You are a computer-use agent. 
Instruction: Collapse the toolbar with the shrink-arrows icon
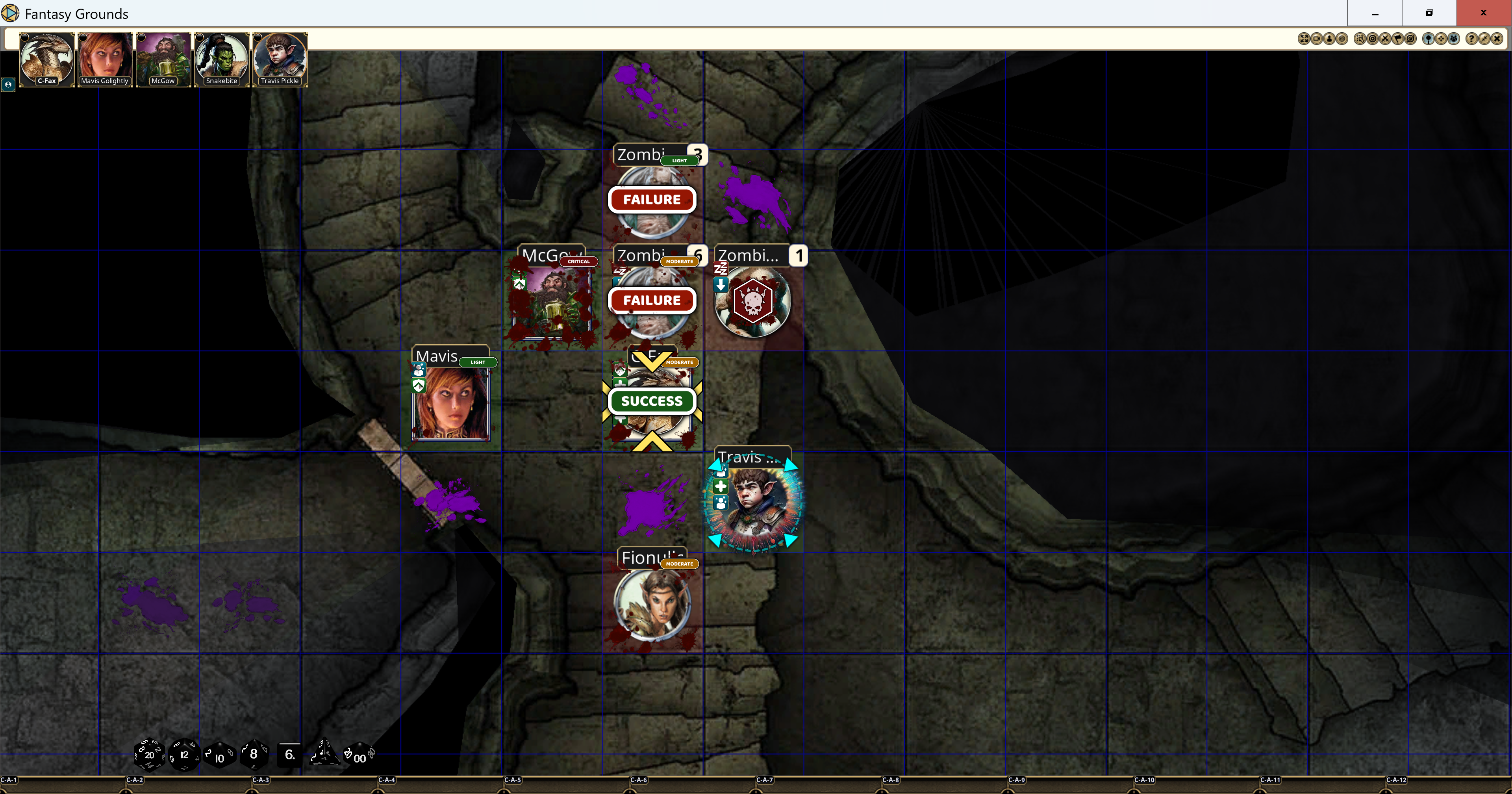1484,39
